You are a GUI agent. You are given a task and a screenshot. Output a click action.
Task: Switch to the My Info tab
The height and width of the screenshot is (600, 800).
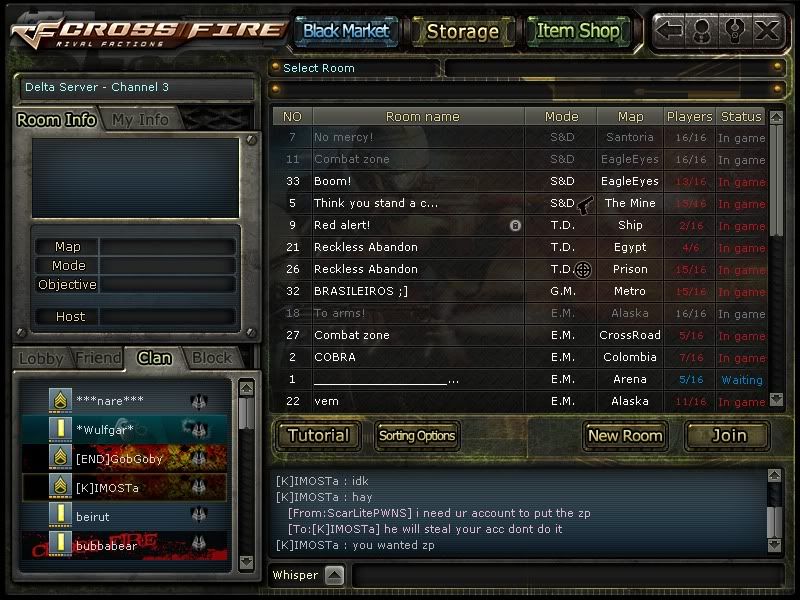coord(140,119)
